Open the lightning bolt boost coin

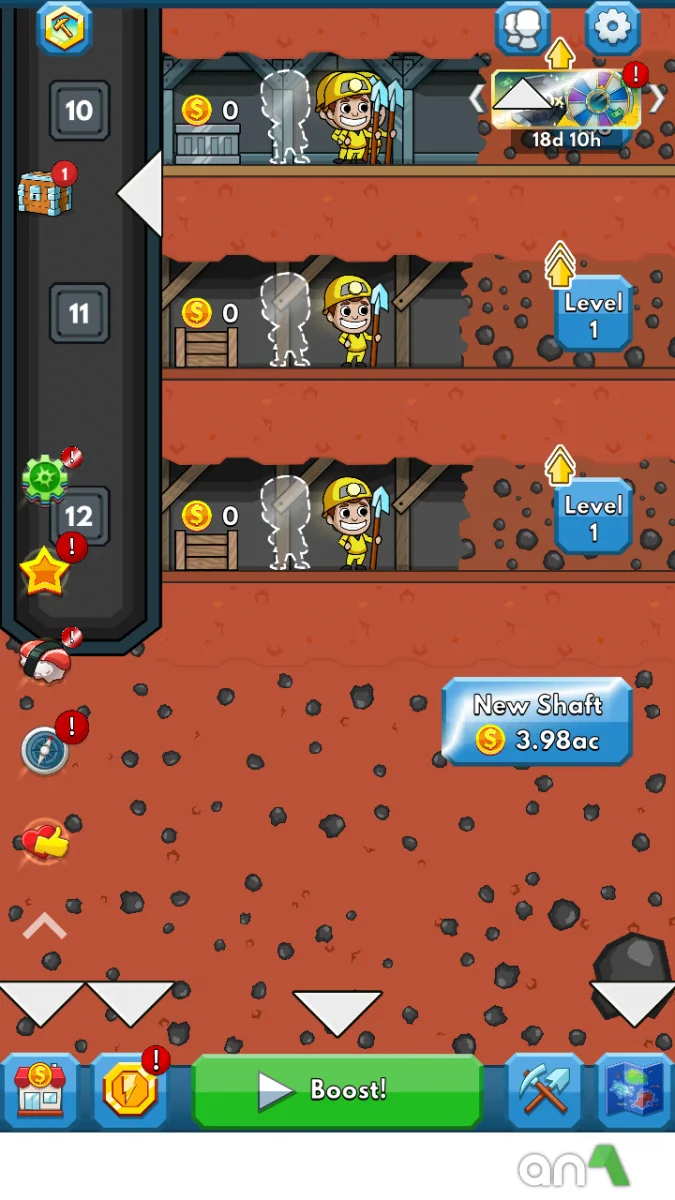pyautogui.click(x=130, y=1089)
